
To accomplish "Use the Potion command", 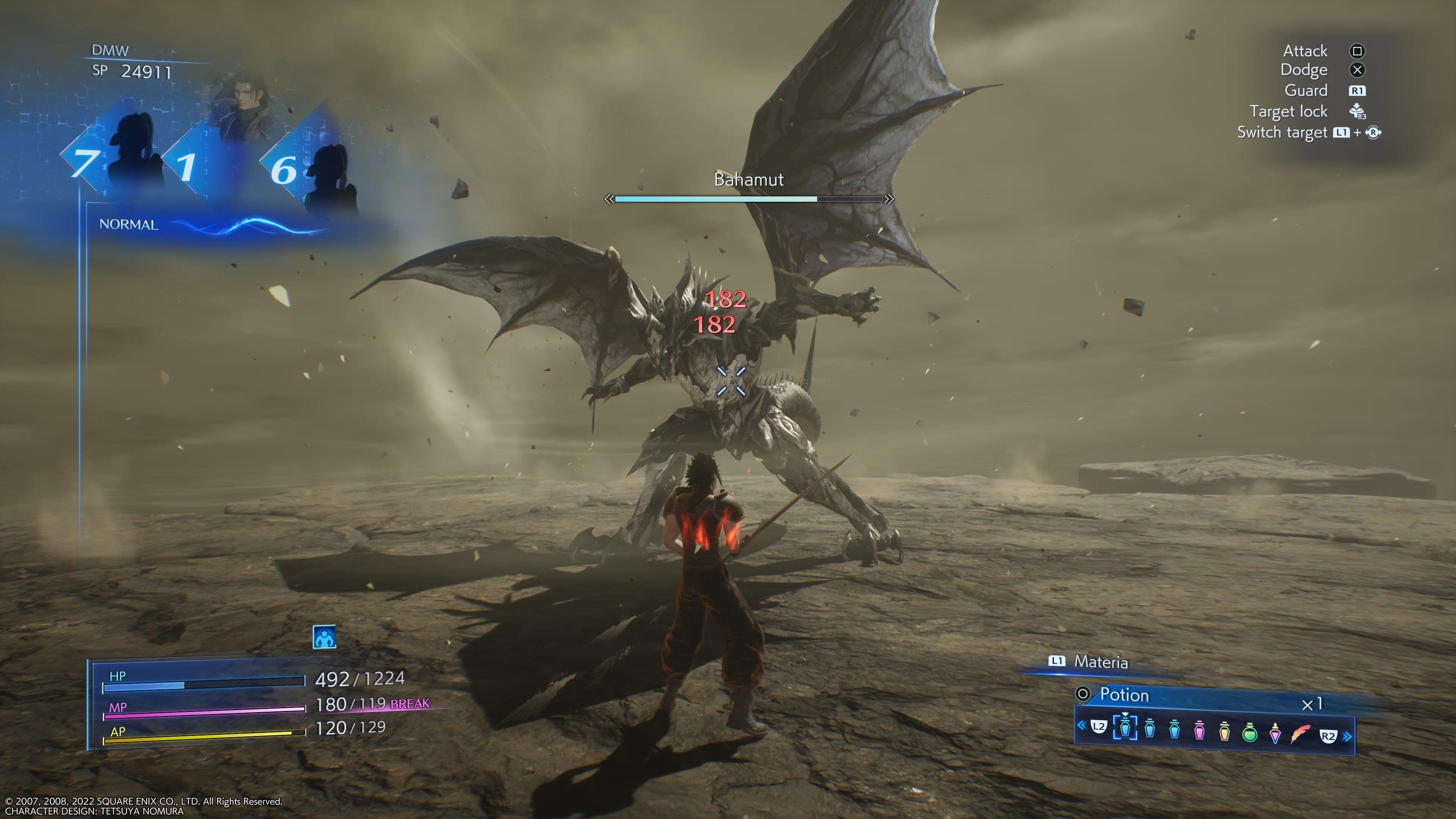I will coord(1123,695).
